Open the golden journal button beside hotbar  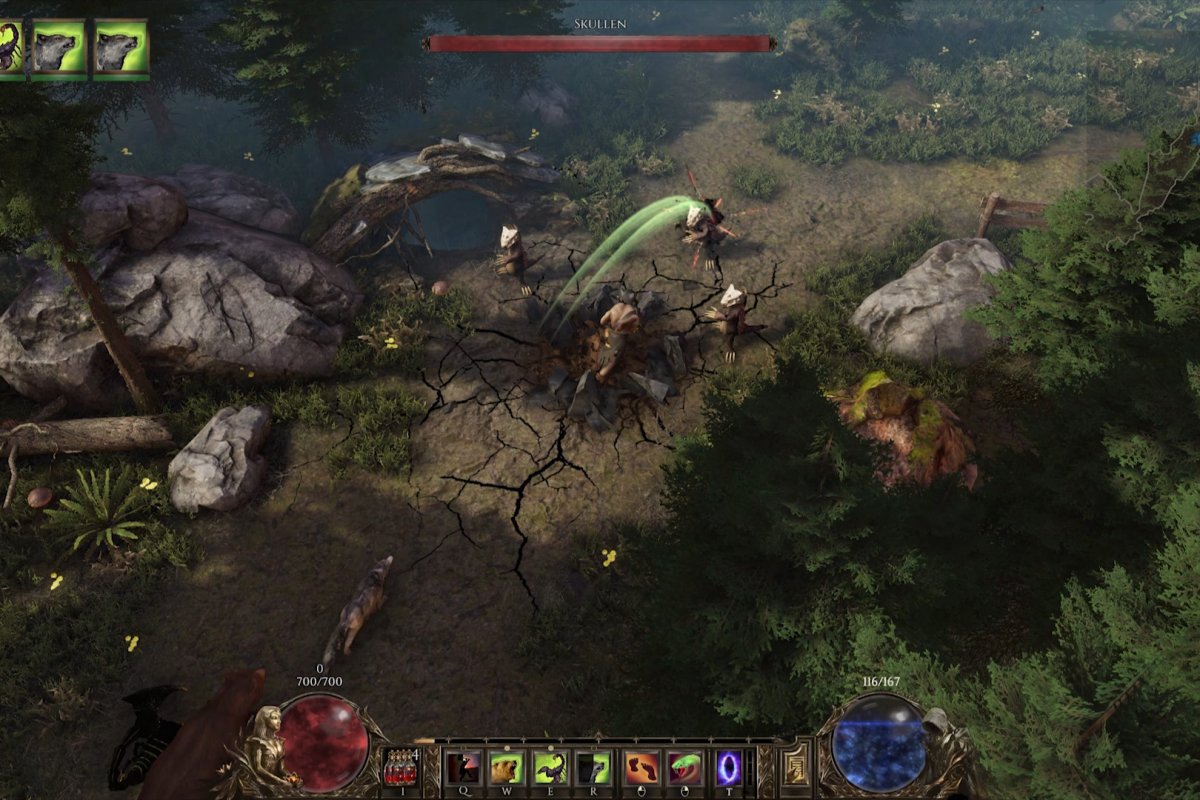tap(796, 768)
